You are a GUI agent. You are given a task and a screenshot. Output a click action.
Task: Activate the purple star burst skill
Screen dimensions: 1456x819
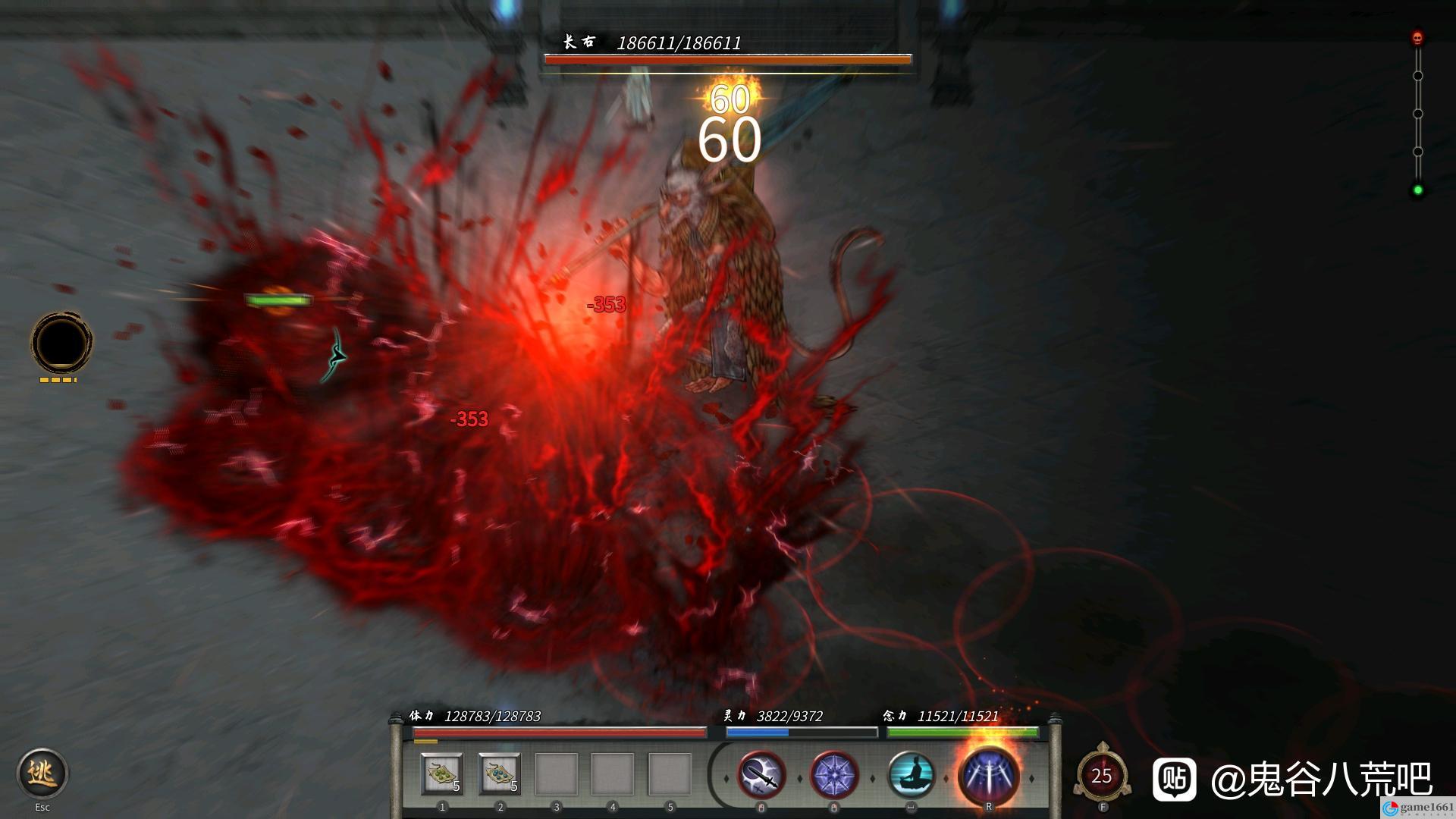pyautogui.click(x=834, y=775)
